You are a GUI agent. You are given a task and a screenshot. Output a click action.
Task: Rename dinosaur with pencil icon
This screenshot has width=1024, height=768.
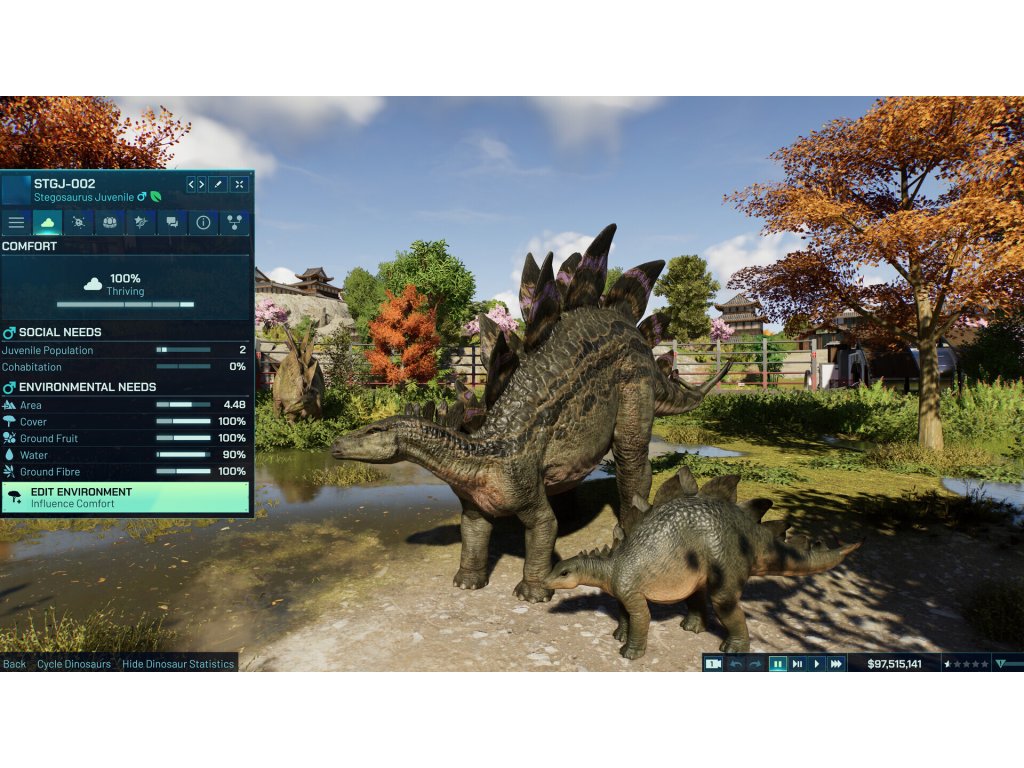218,184
